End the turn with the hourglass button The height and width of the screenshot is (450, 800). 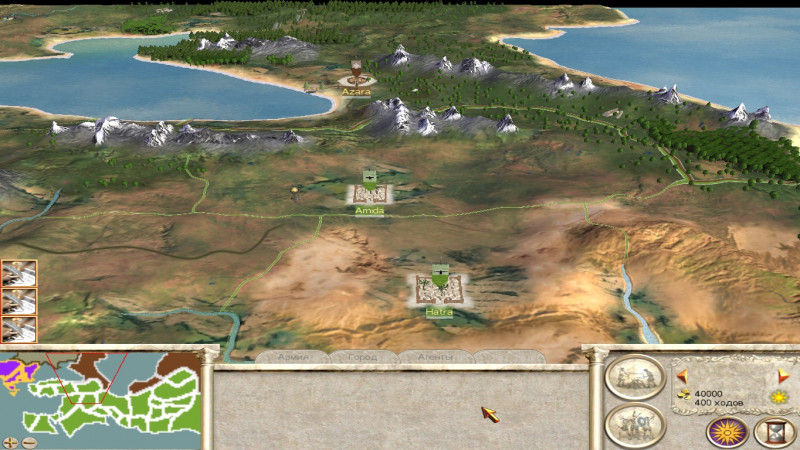click(775, 432)
